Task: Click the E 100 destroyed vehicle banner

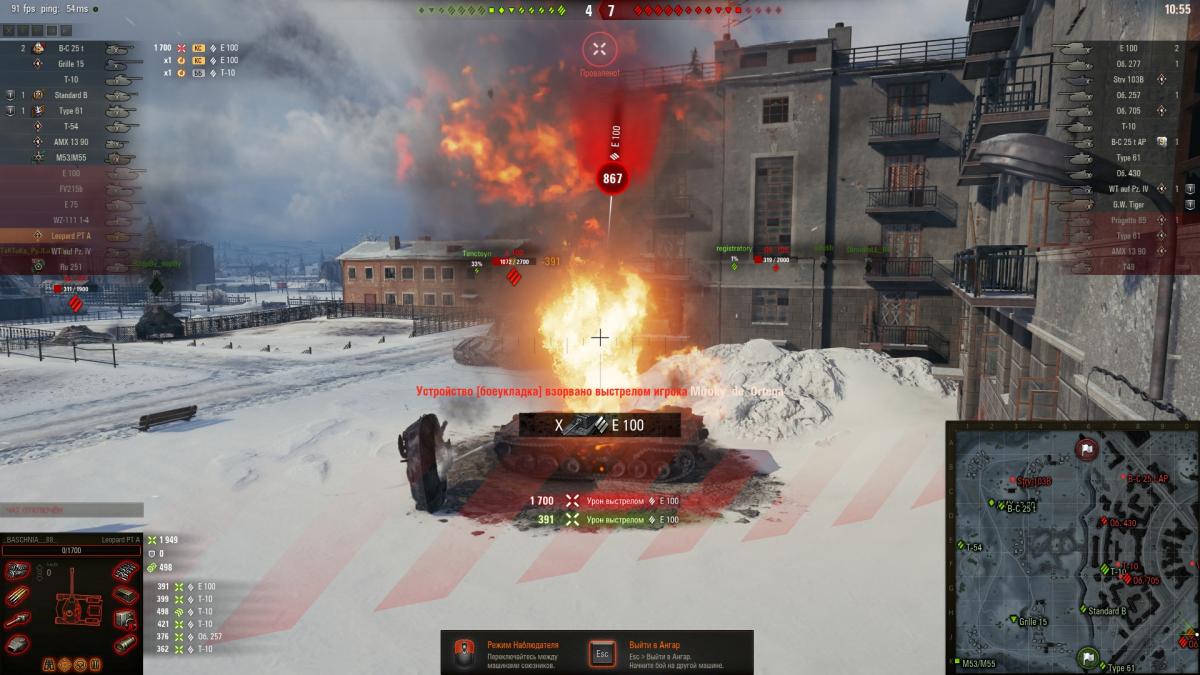Action: click(599, 426)
